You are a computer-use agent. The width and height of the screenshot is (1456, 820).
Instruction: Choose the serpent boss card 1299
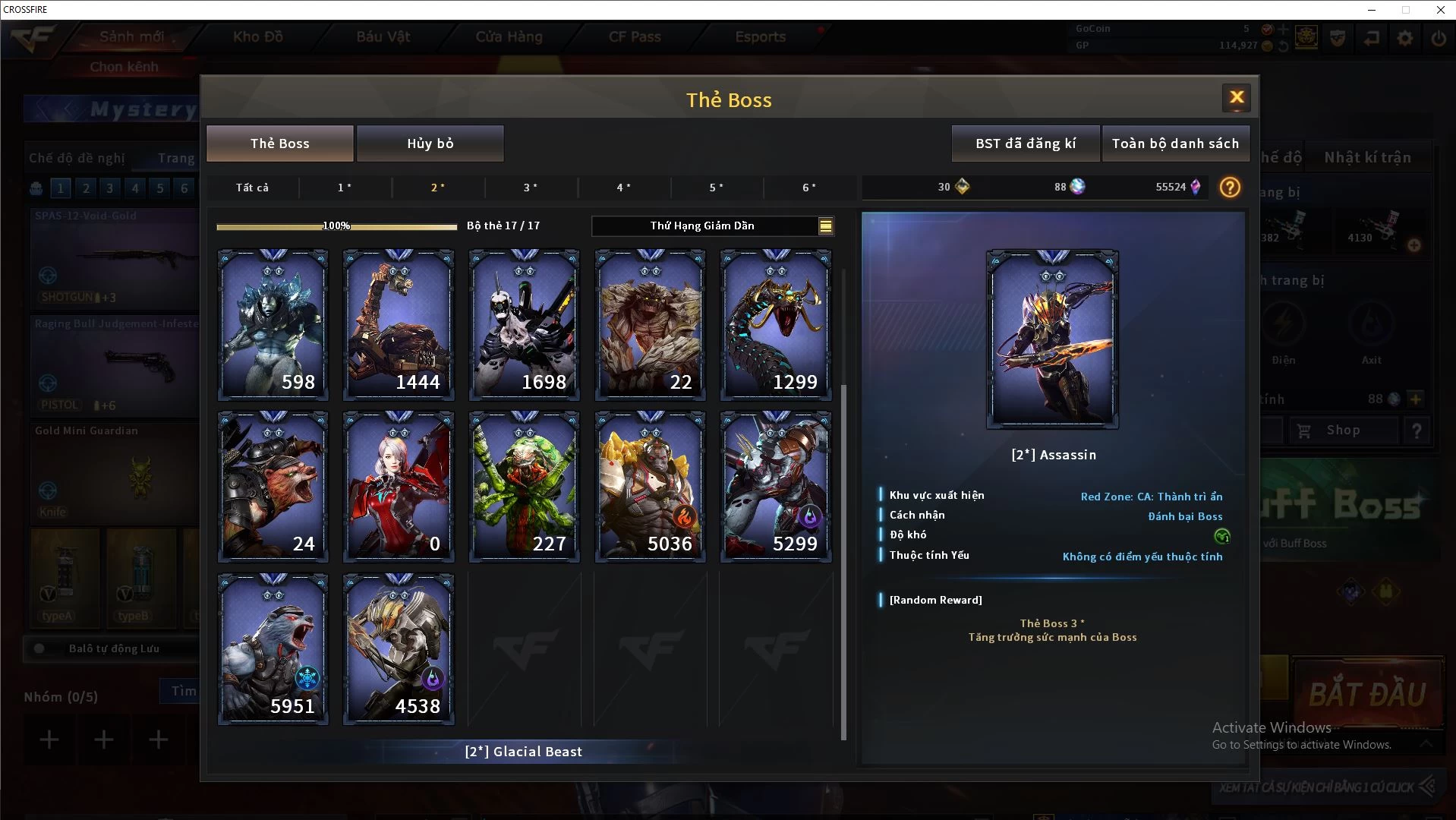775,325
